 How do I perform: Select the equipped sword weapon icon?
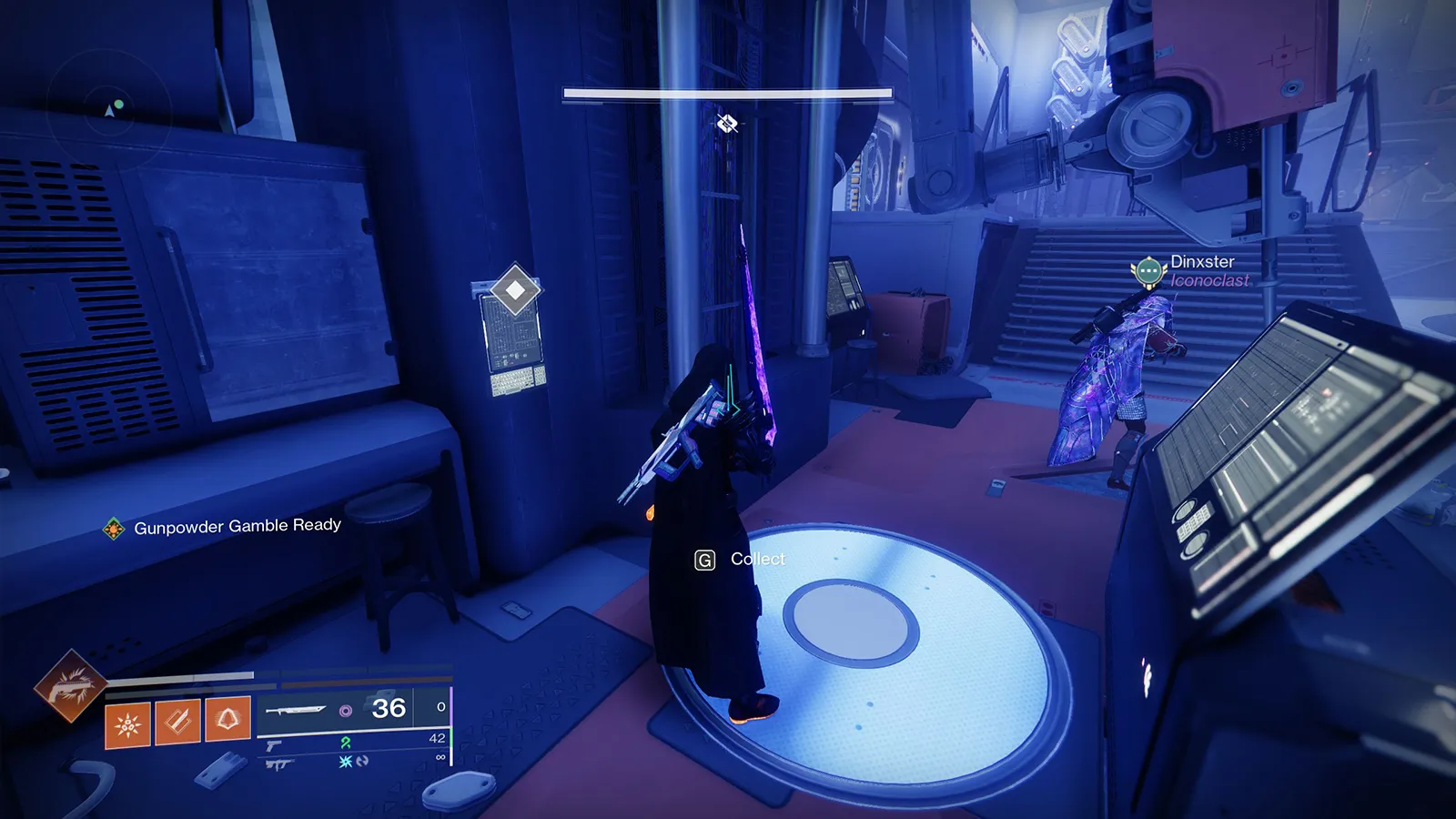297,710
